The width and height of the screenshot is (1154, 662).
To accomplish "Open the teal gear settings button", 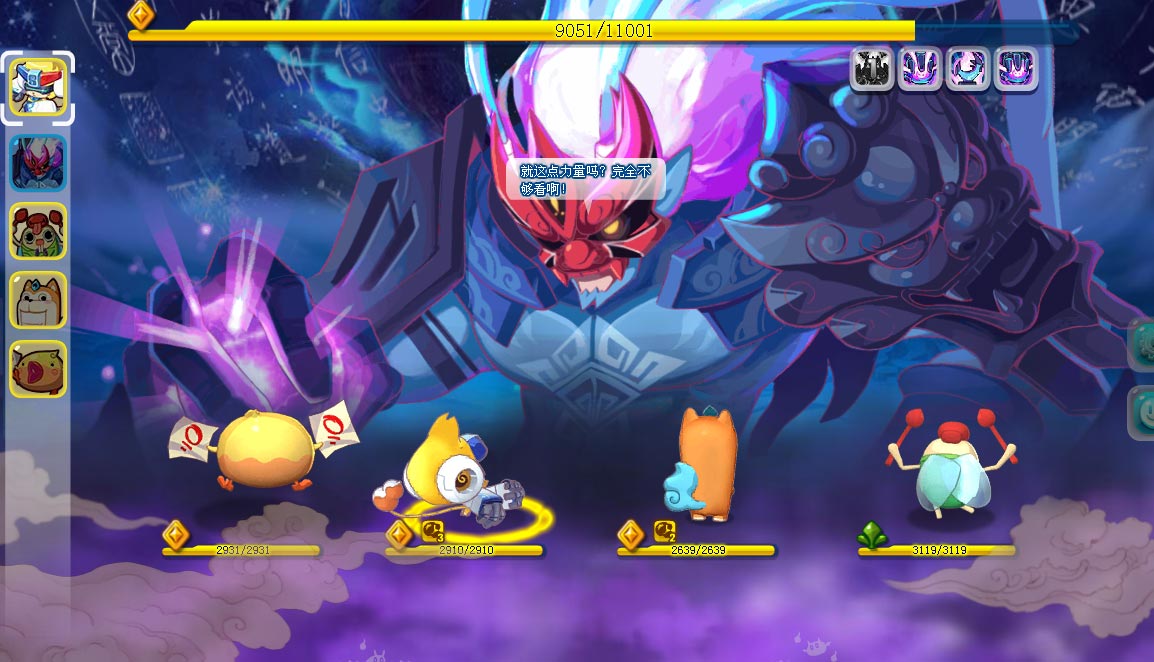I will pos(1142,345).
